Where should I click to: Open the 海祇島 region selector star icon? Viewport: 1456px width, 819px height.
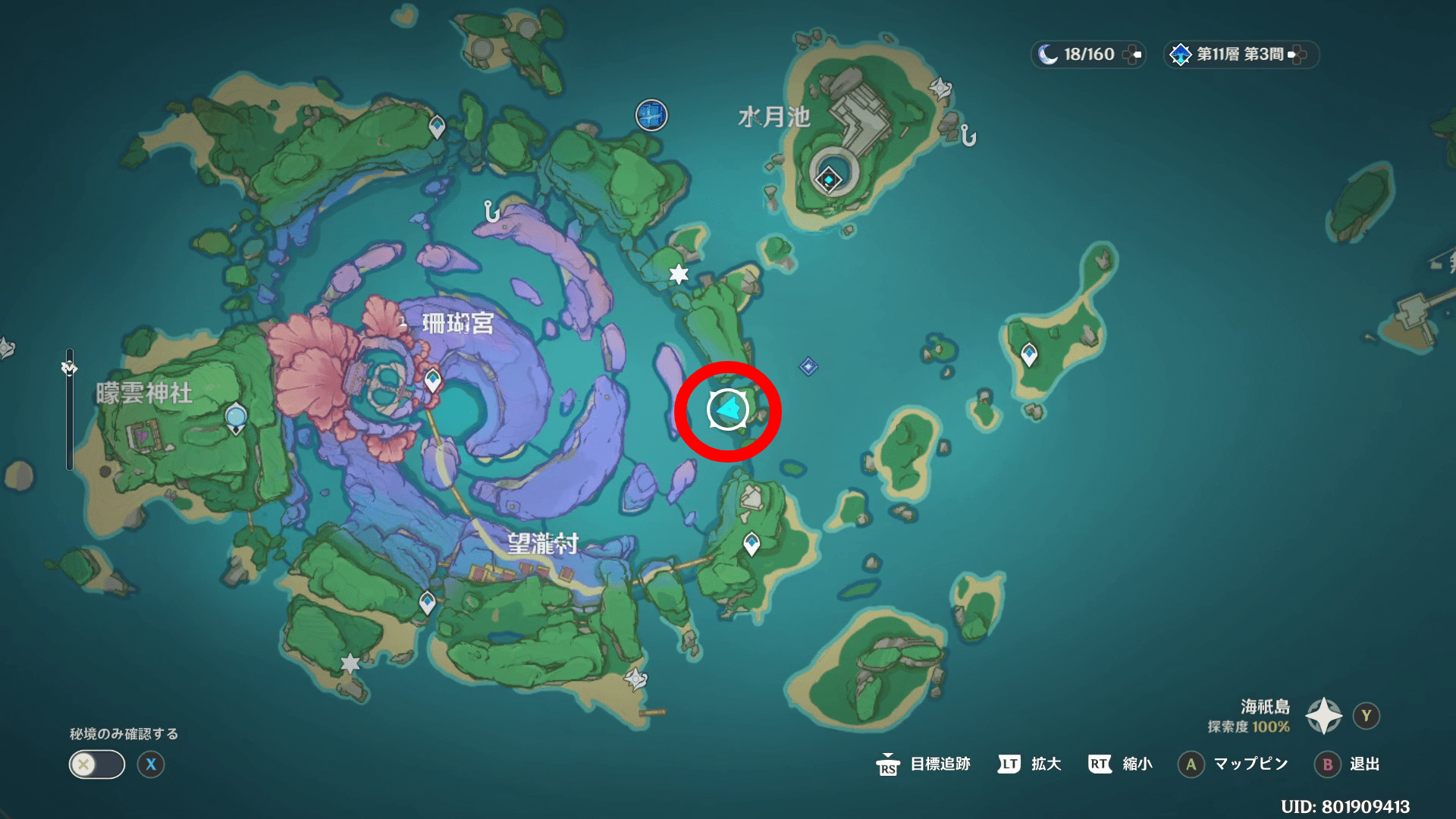coord(1323,716)
